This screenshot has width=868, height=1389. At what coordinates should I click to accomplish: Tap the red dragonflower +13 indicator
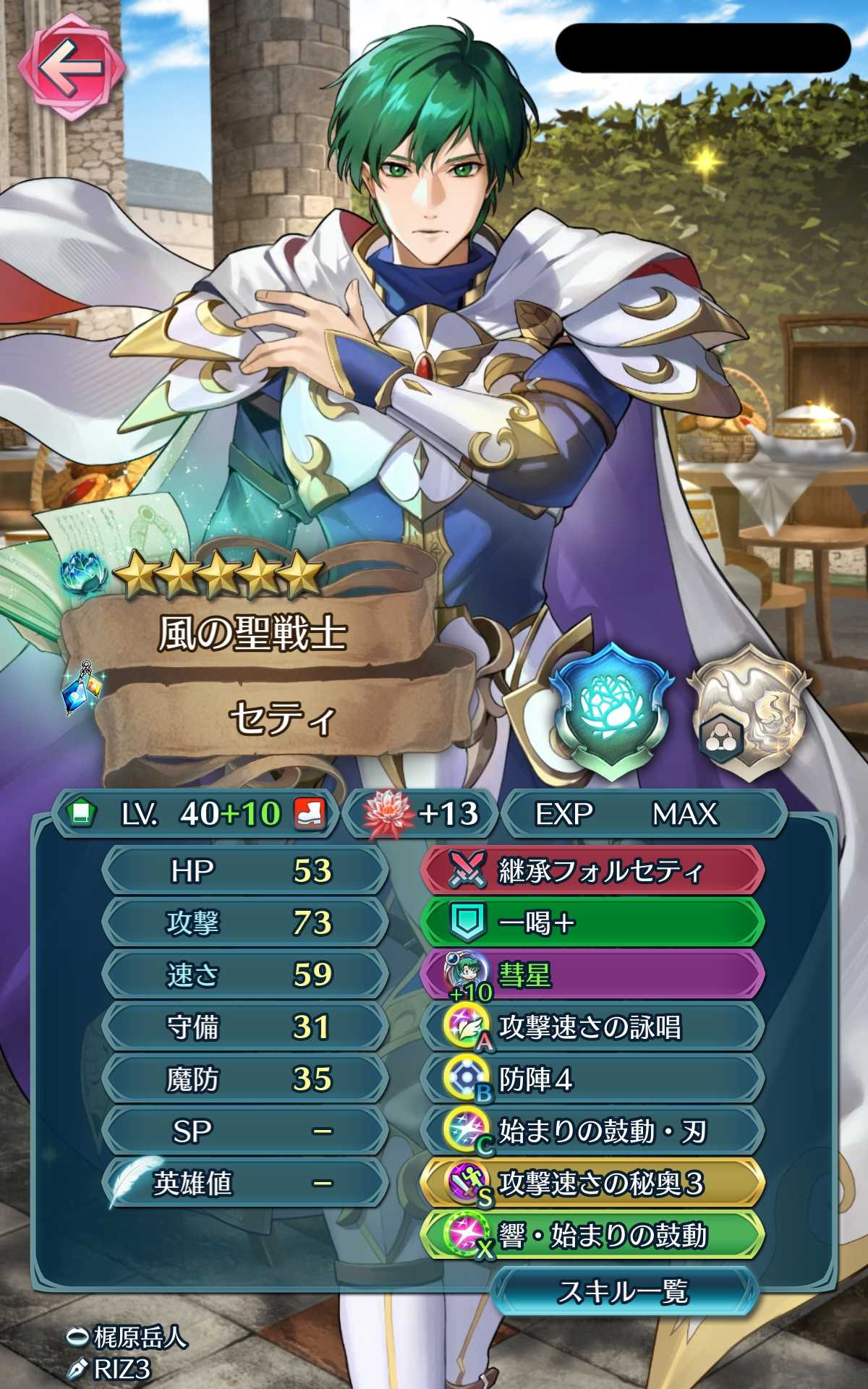point(422,814)
